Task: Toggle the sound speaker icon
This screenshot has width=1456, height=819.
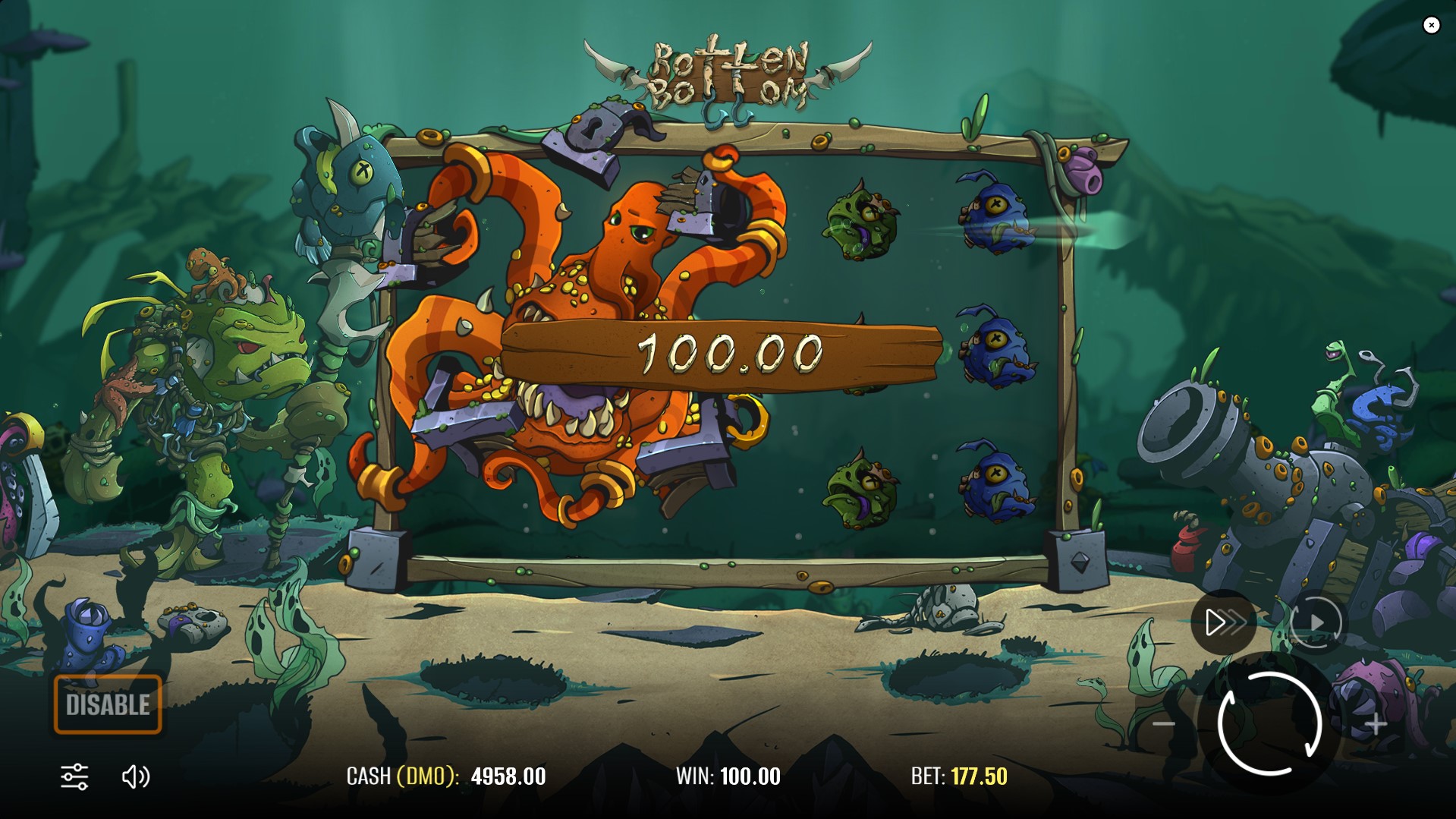Action: [136, 776]
